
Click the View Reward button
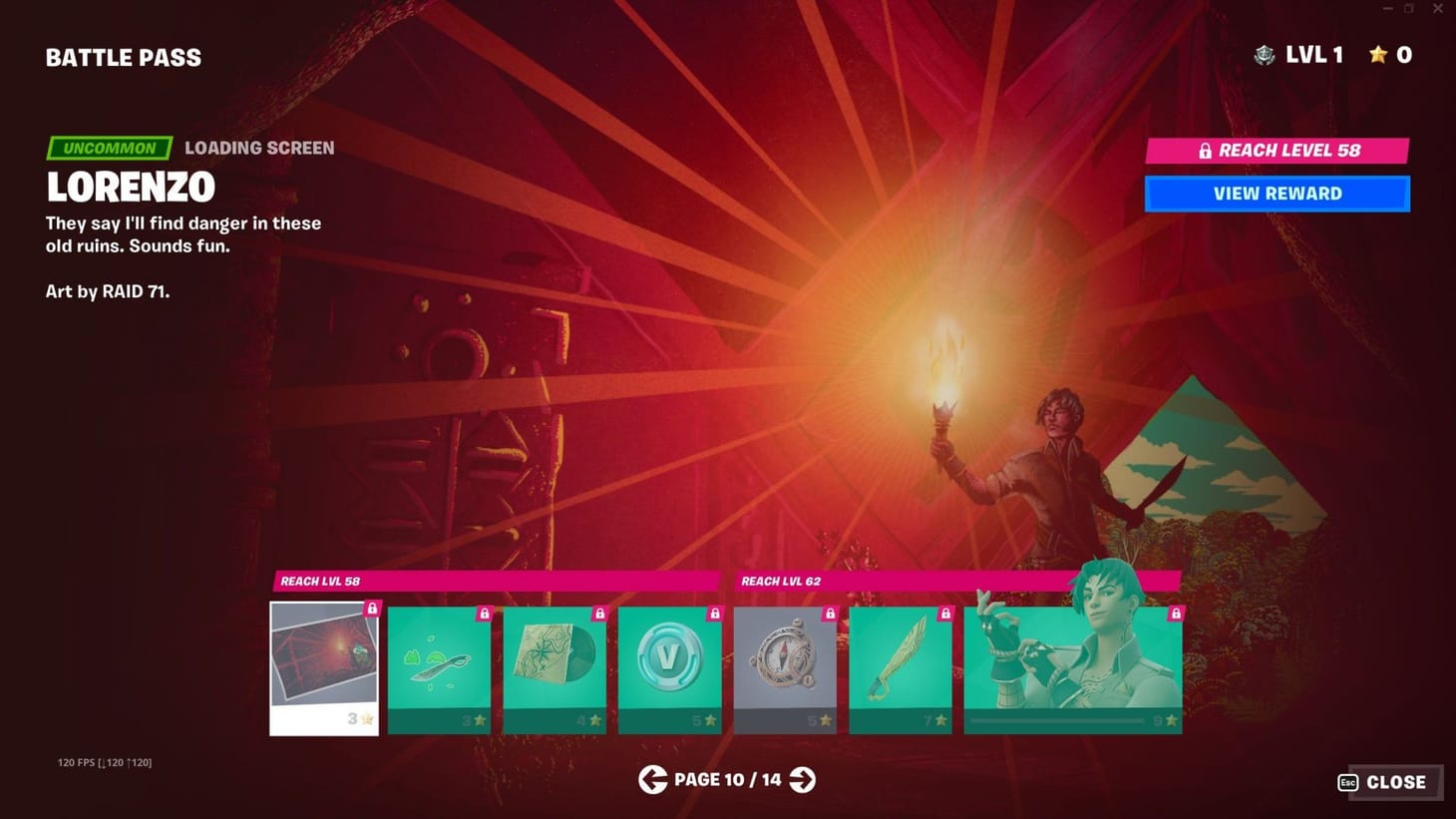click(1277, 193)
